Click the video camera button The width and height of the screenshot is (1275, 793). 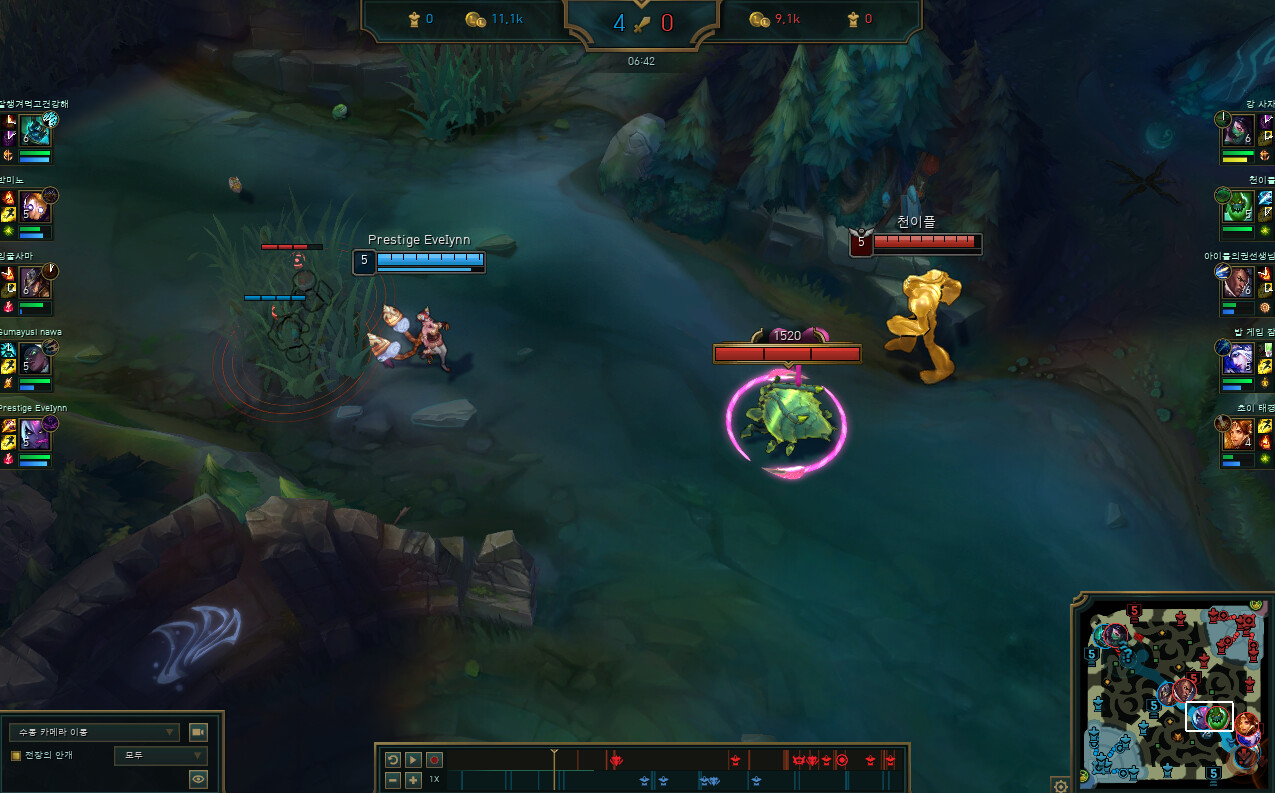pyautogui.click(x=198, y=732)
